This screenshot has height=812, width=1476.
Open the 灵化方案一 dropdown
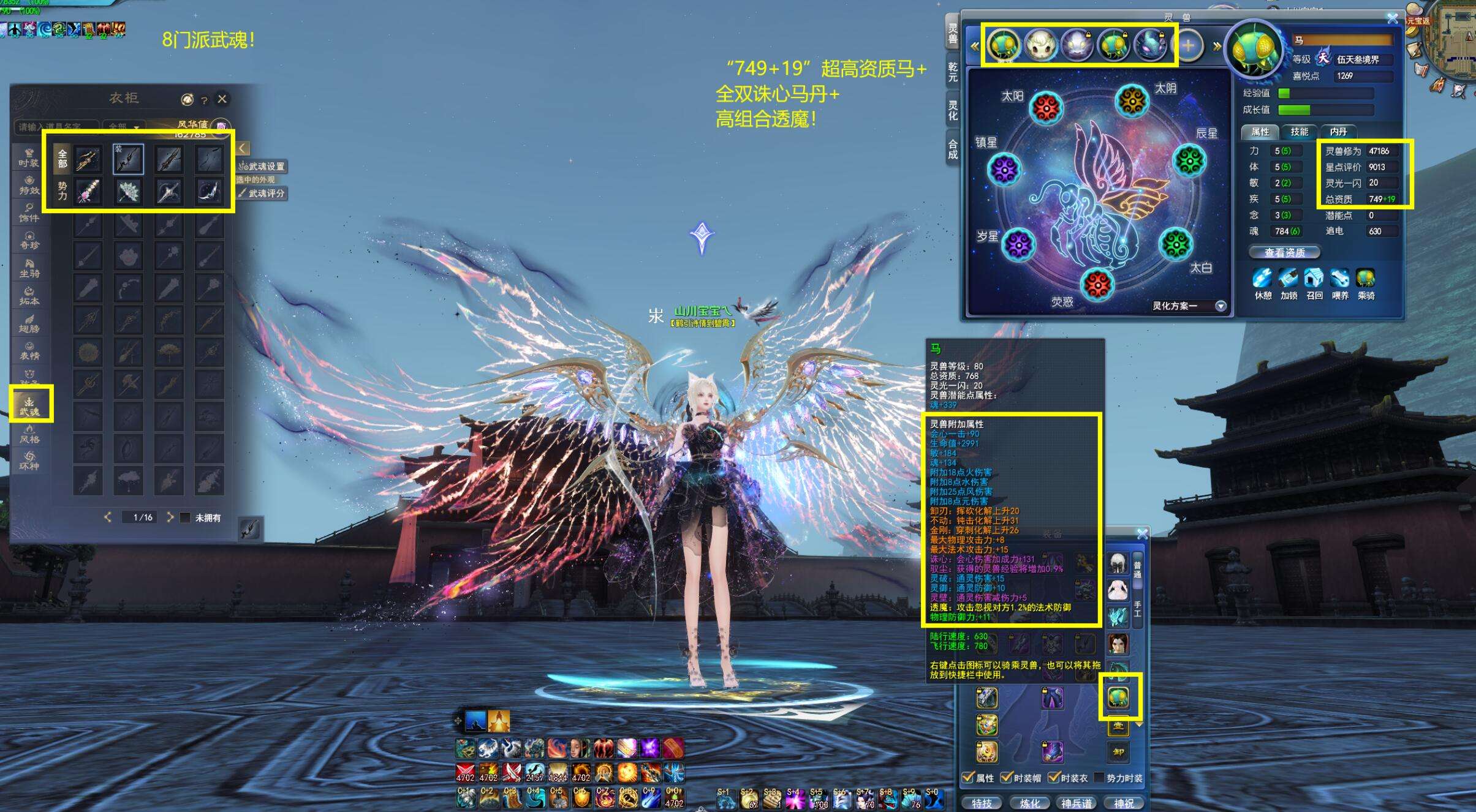point(1221,306)
